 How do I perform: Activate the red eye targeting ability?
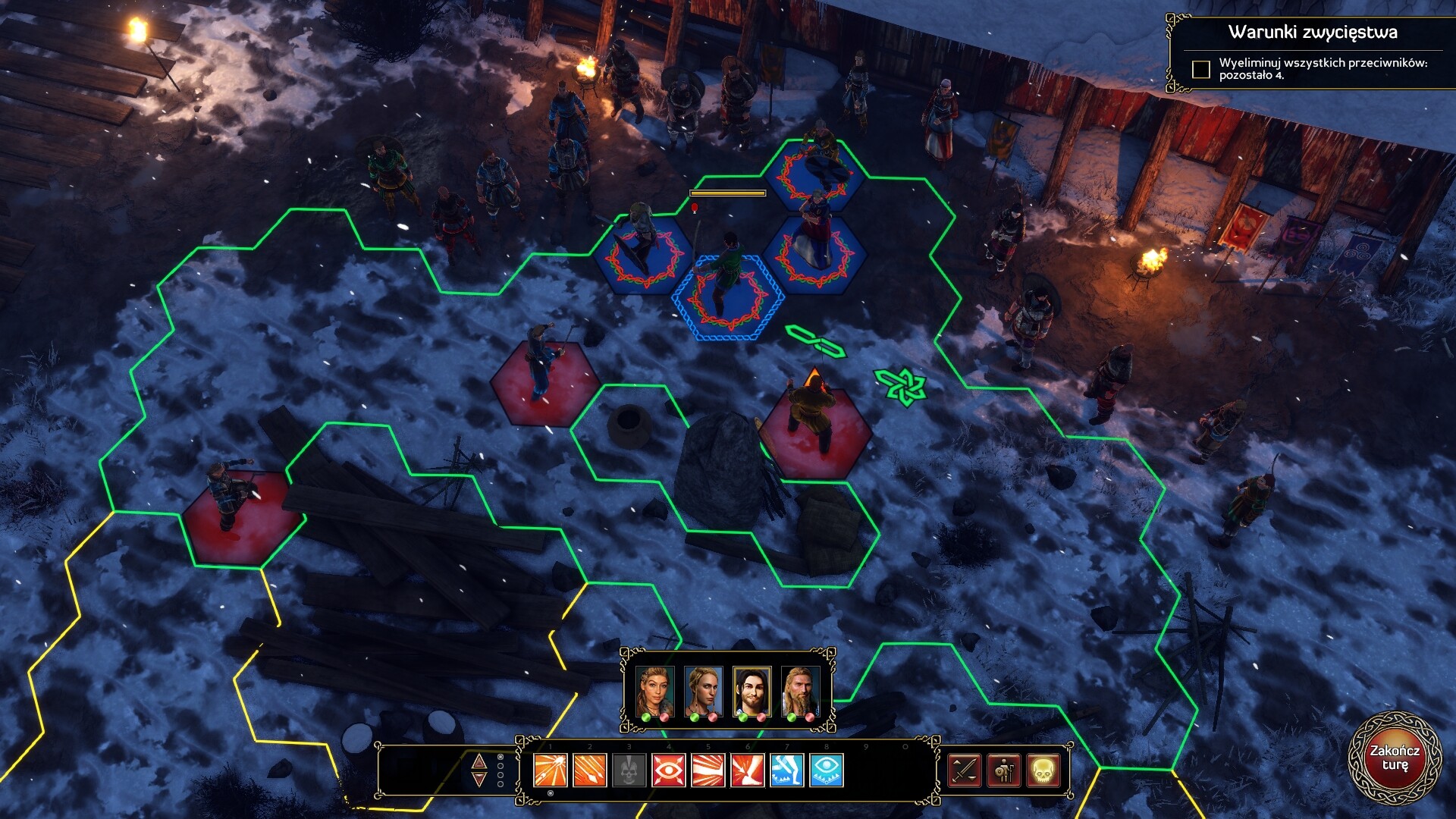[669, 771]
